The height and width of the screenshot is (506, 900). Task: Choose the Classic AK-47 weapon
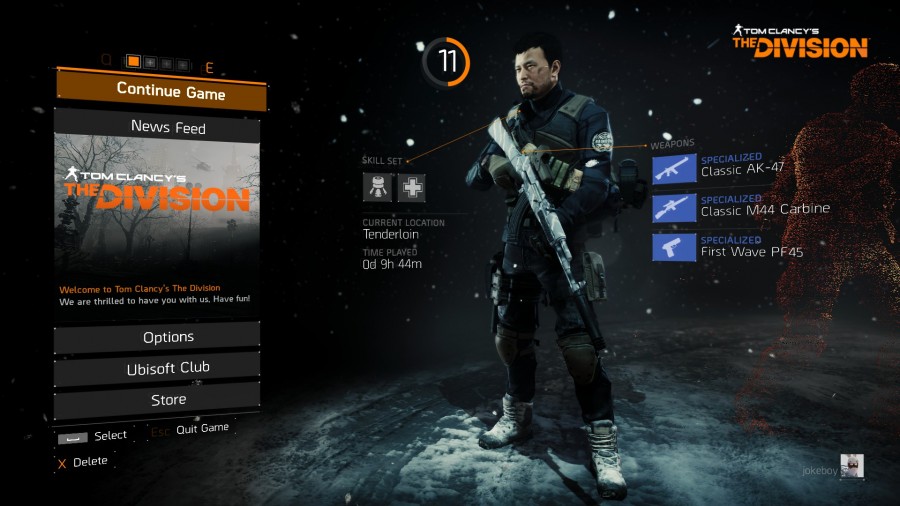pos(674,168)
